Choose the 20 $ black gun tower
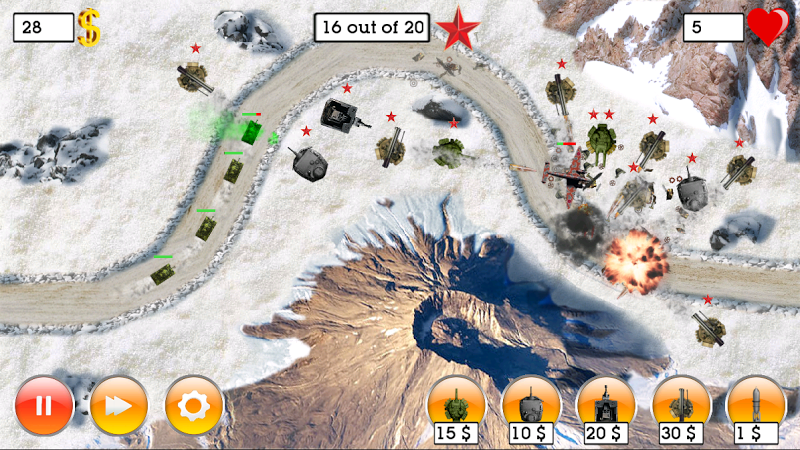Viewport: 800px width, 450px height. (606, 405)
